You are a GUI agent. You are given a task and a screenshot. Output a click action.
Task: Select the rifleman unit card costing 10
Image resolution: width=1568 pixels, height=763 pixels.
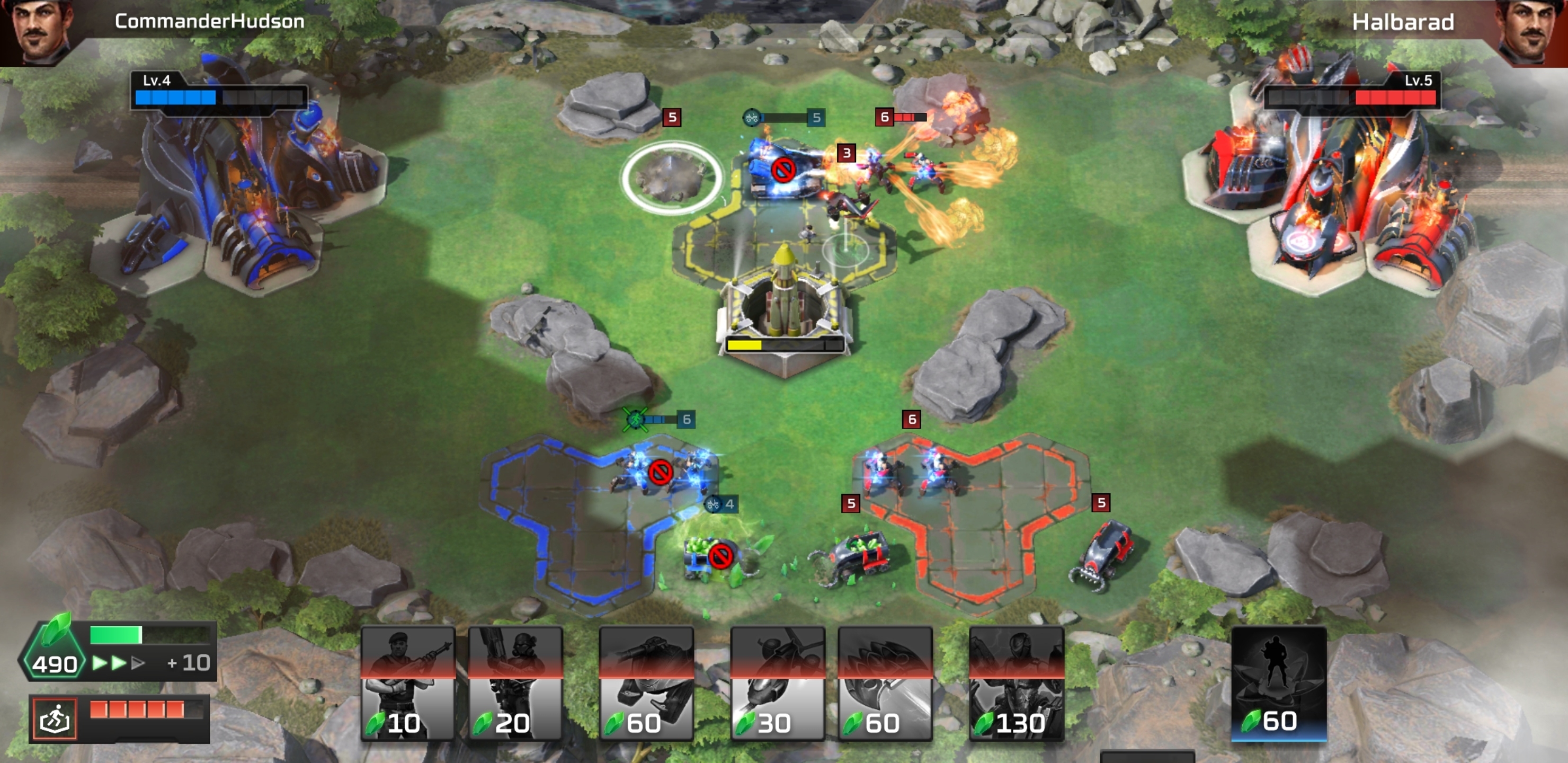[x=407, y=683]
